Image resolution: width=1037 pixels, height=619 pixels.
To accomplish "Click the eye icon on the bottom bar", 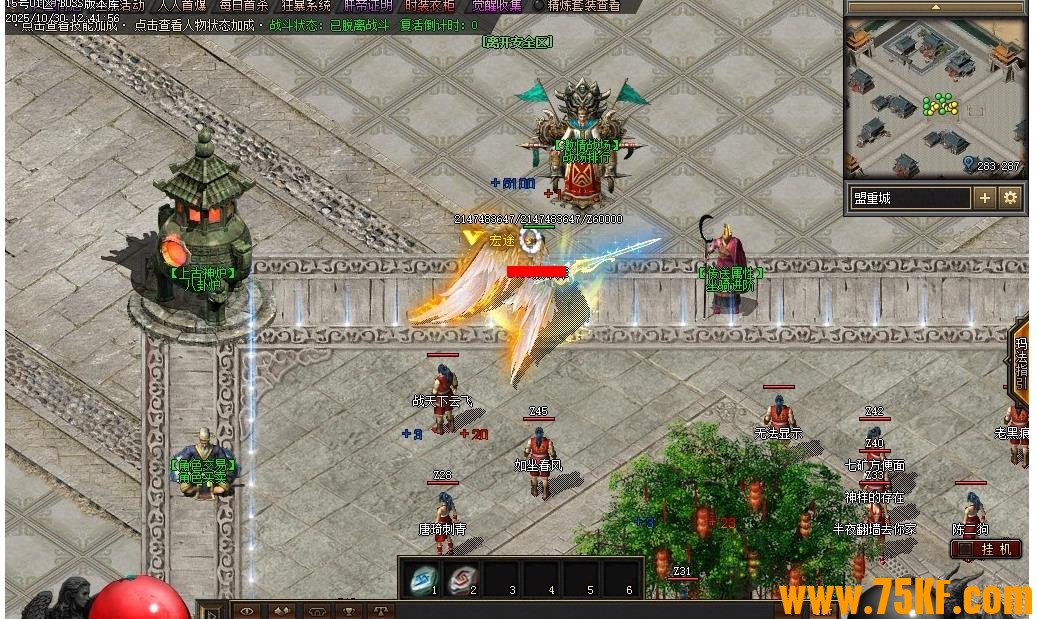I will tap(247, 610).
